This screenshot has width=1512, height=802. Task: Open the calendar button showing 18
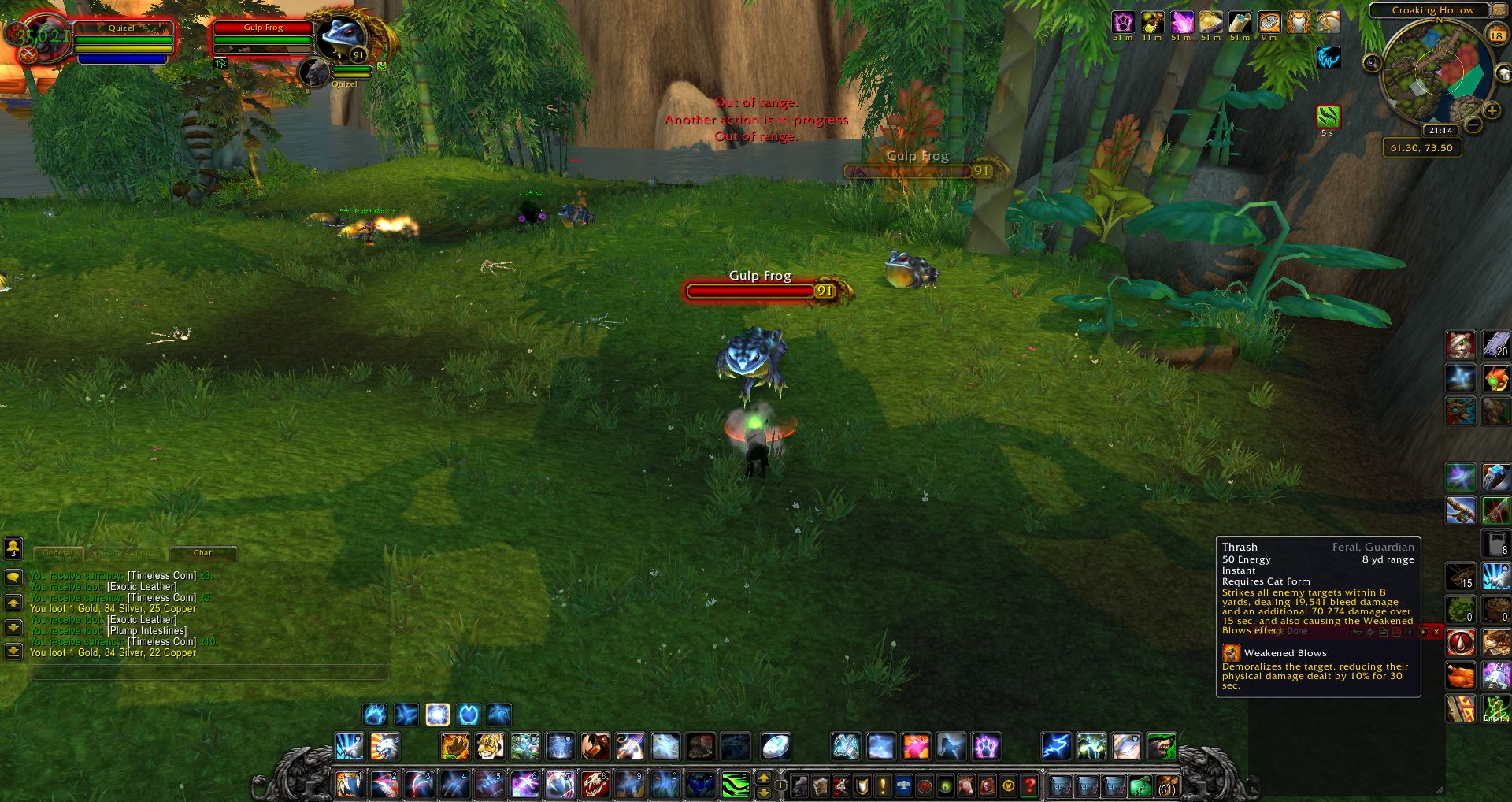pos(1496,35)
